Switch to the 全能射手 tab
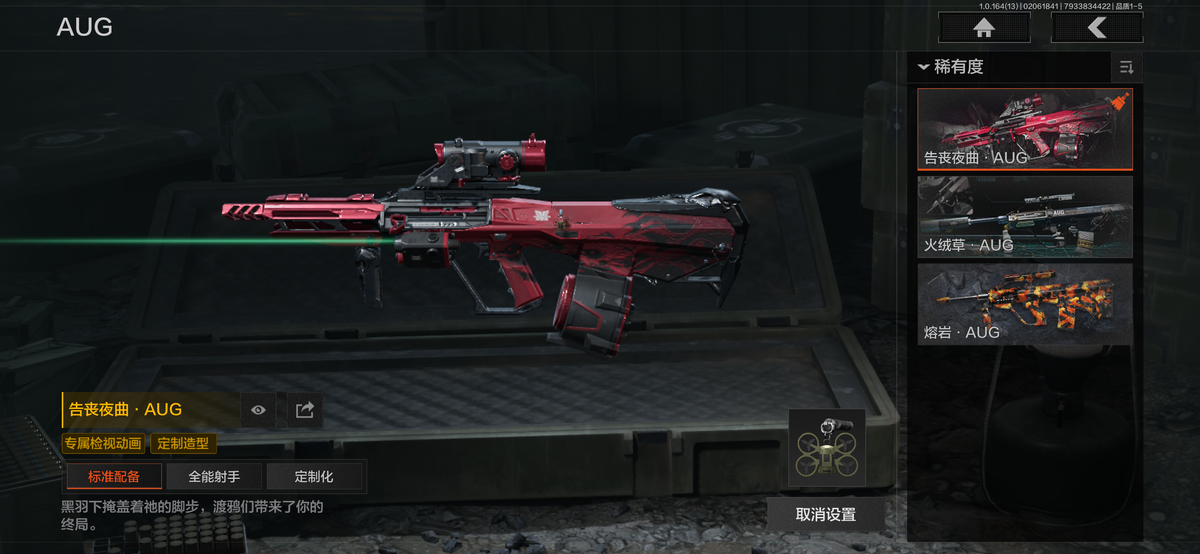 point(213,477)
